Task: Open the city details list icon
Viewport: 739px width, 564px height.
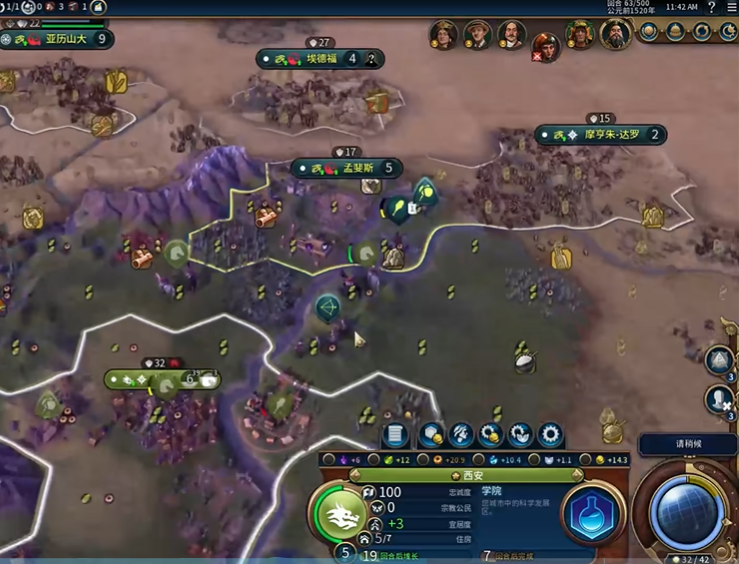Action: tap(396, 435)
